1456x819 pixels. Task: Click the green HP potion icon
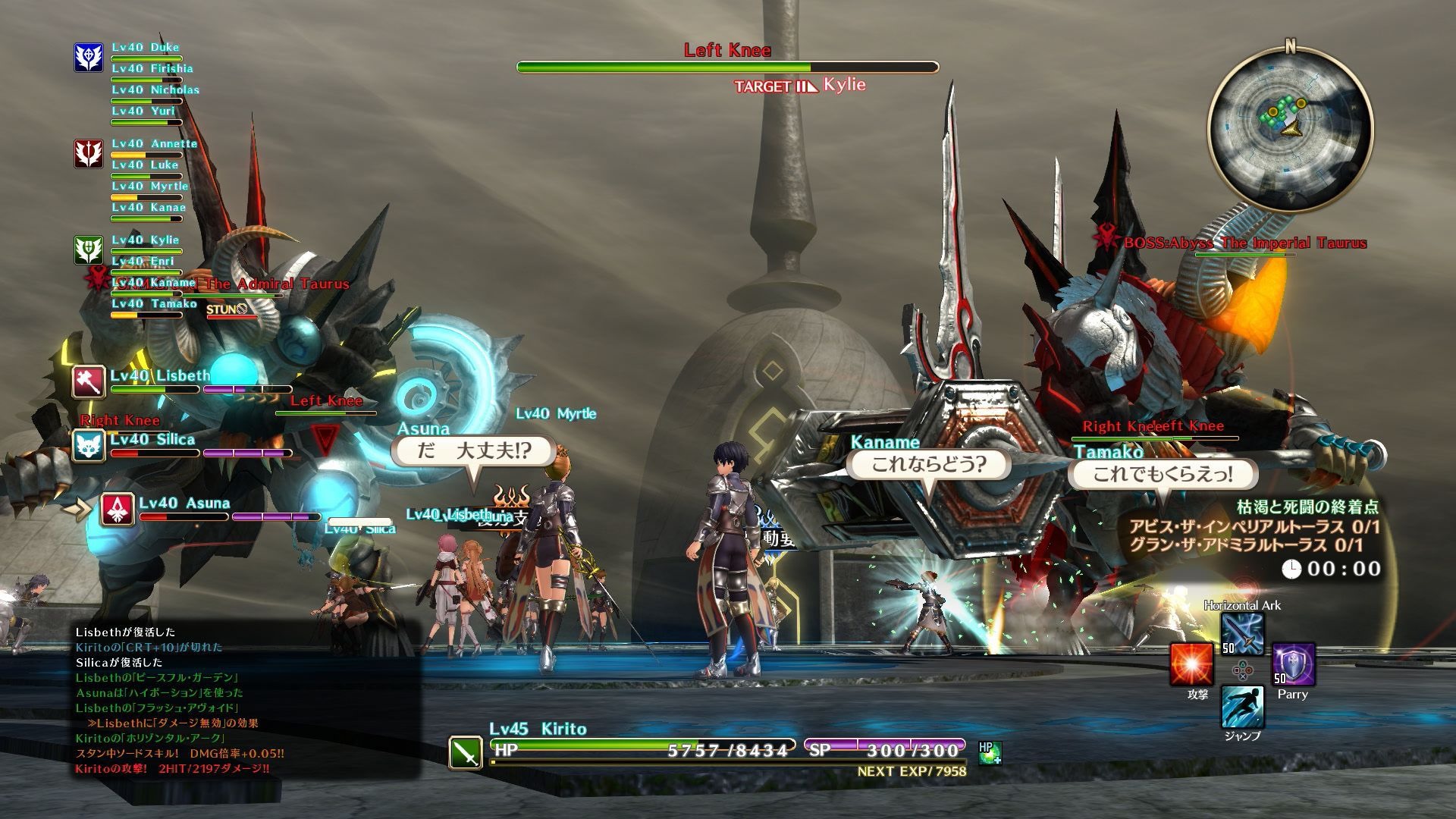click(x=989, y=752)
